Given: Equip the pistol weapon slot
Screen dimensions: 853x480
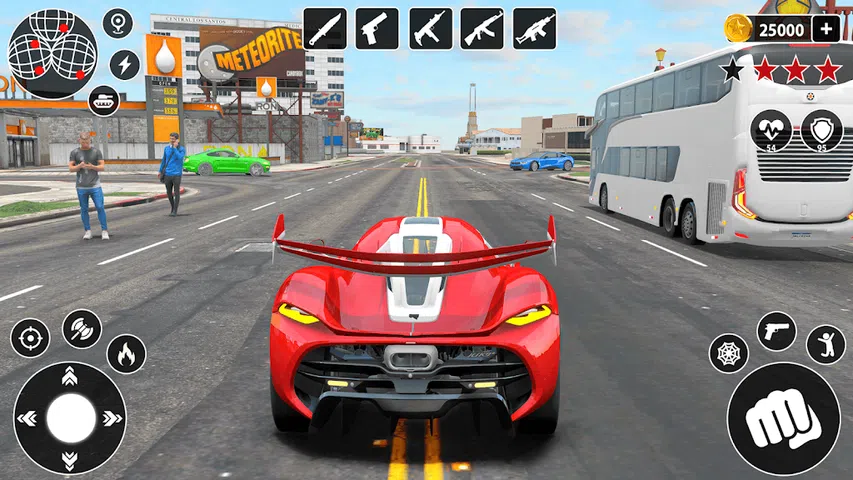Looking at the screenshot, I should [377, 28].
